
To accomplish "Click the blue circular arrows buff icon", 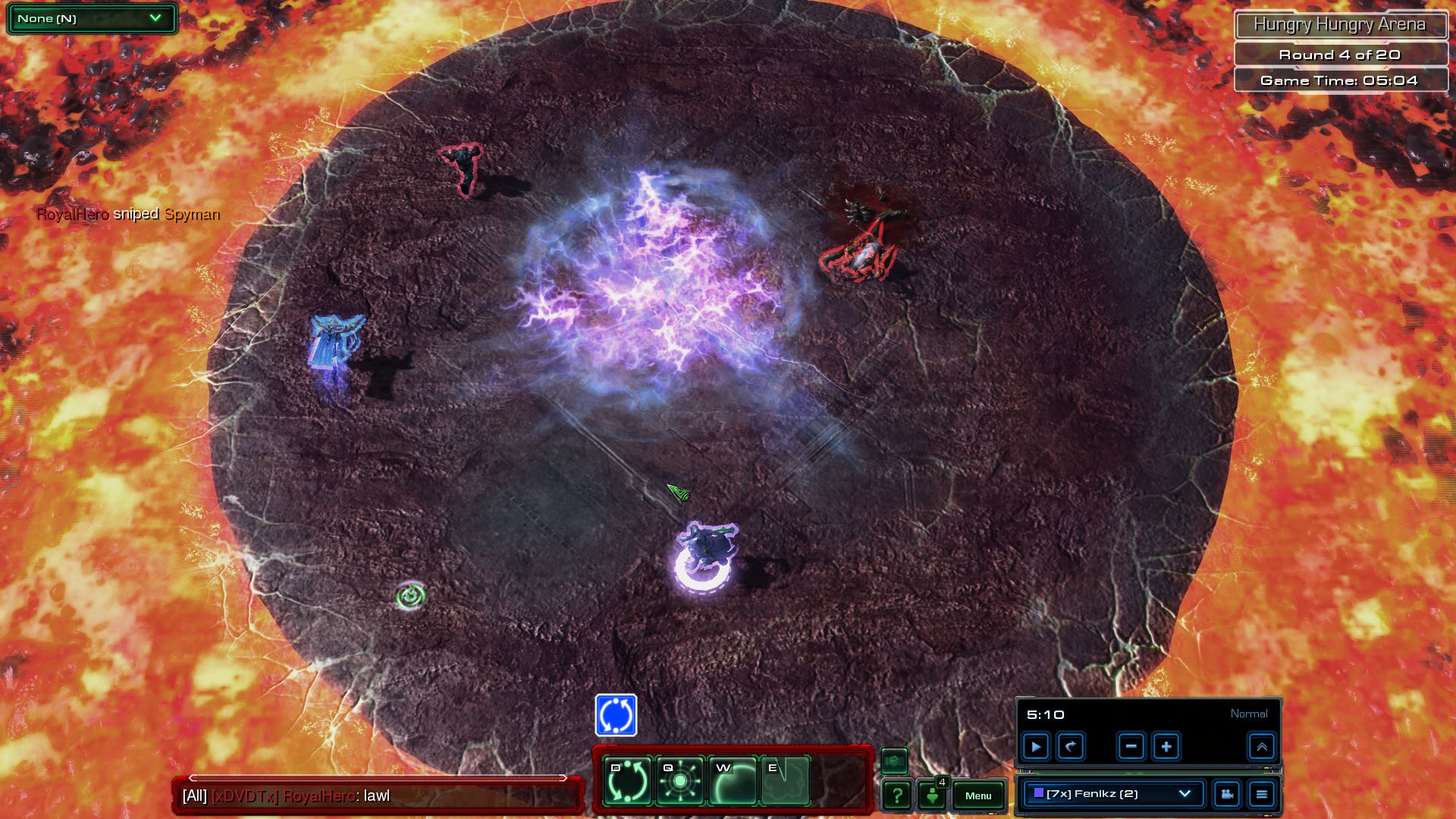I will pos(616,715).
